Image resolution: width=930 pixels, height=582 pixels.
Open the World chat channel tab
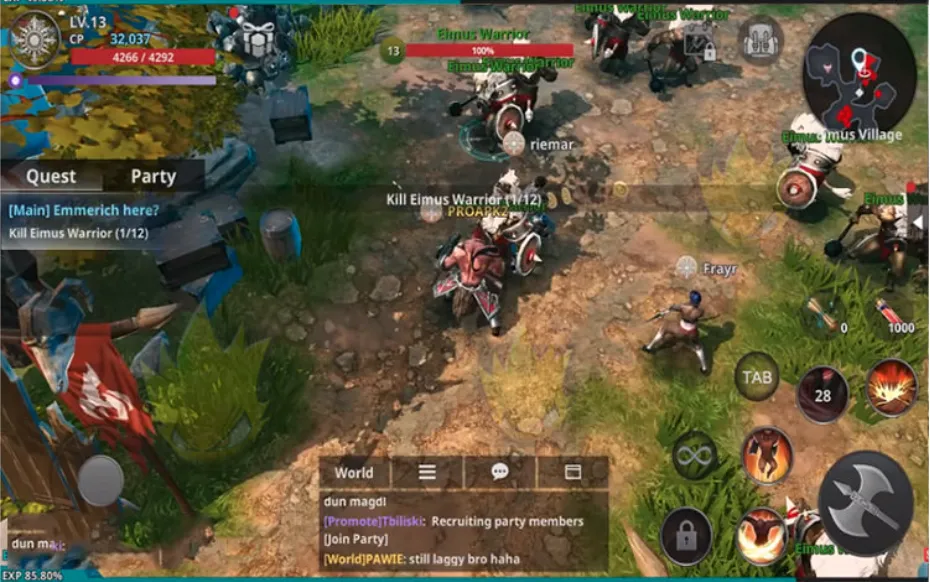354,473
